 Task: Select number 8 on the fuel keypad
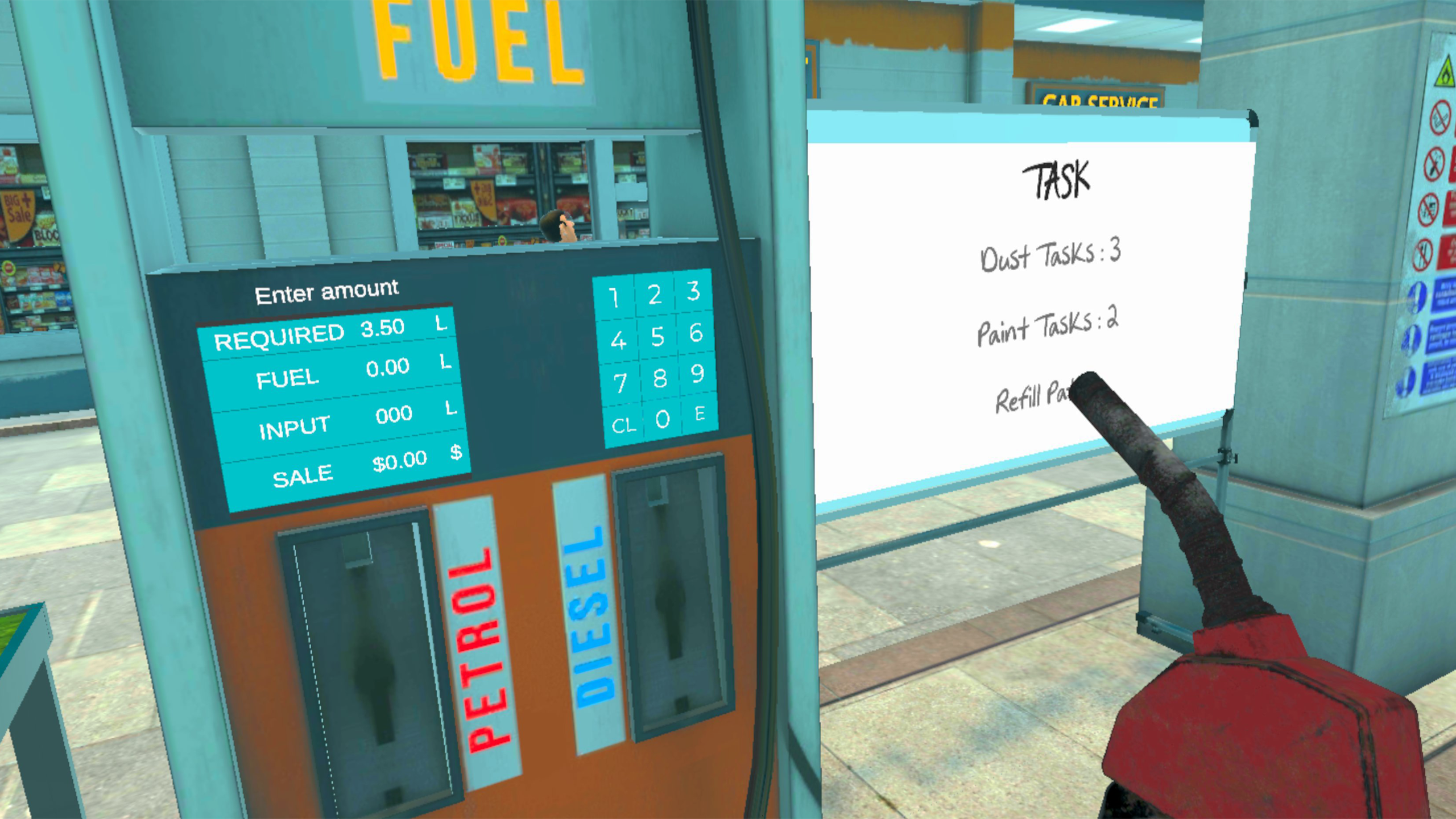(x=660, y=378)
